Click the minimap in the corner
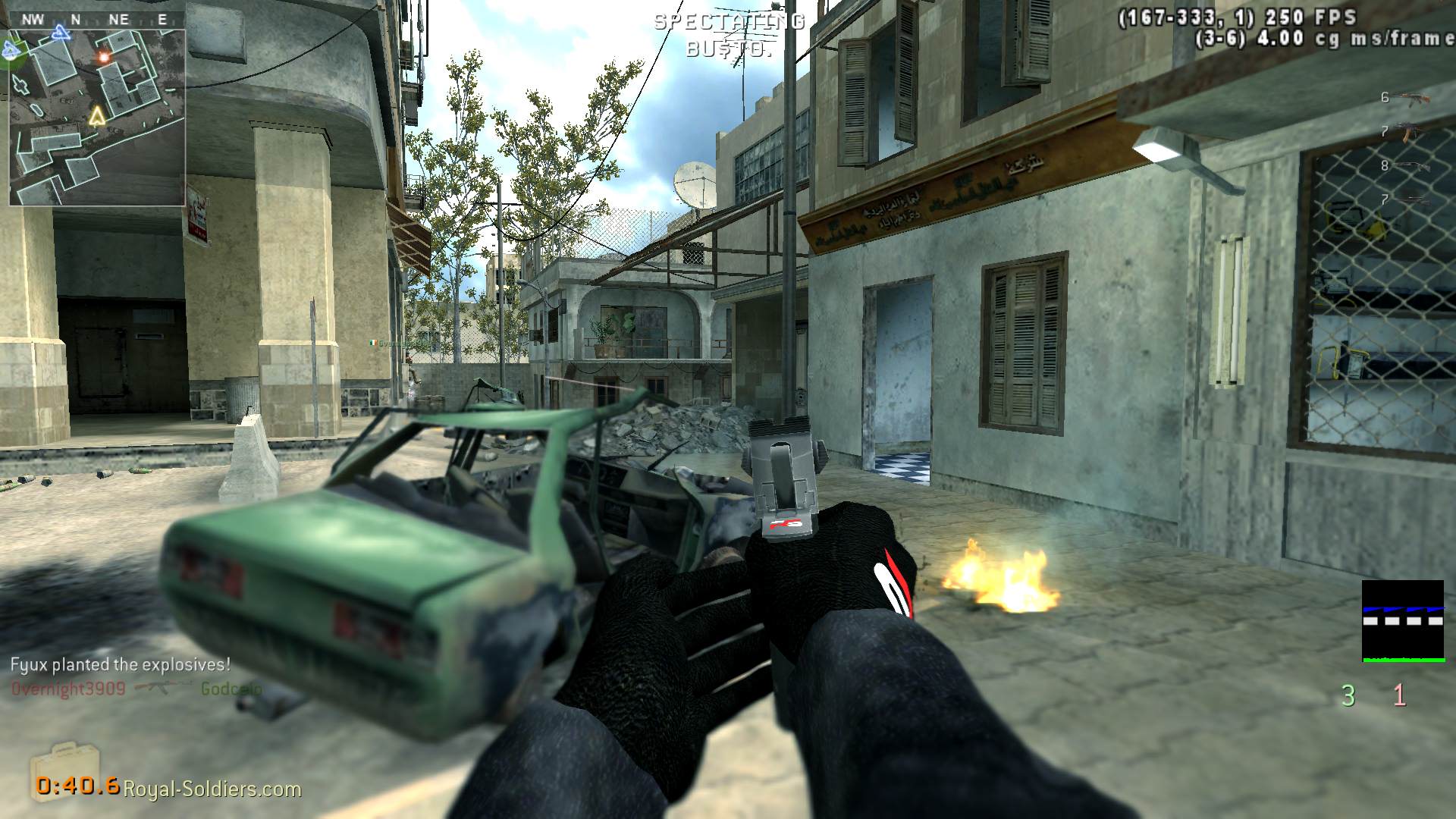Screen dimensions: 1456x819 97,118
